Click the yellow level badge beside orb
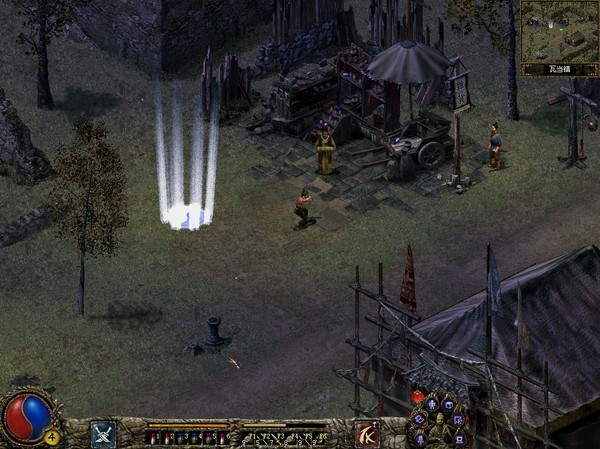This screenshot has width=600, height=449. [x=51, y=435]
